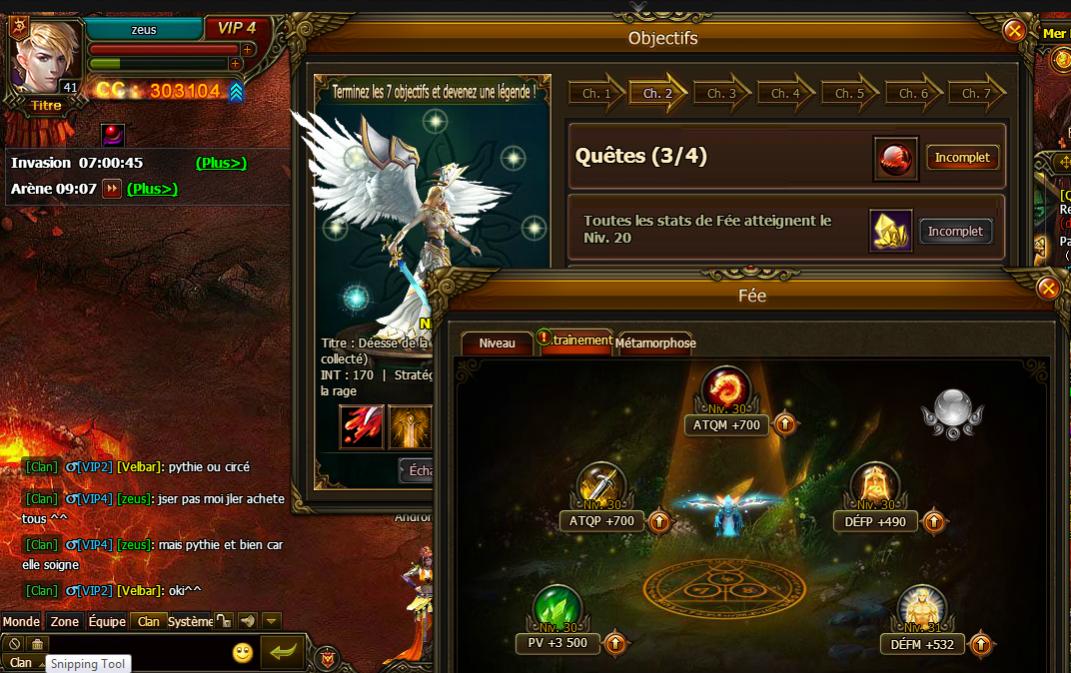Close the Fée panel
Screen dimensions: 1071x673
coord(1048,289)
